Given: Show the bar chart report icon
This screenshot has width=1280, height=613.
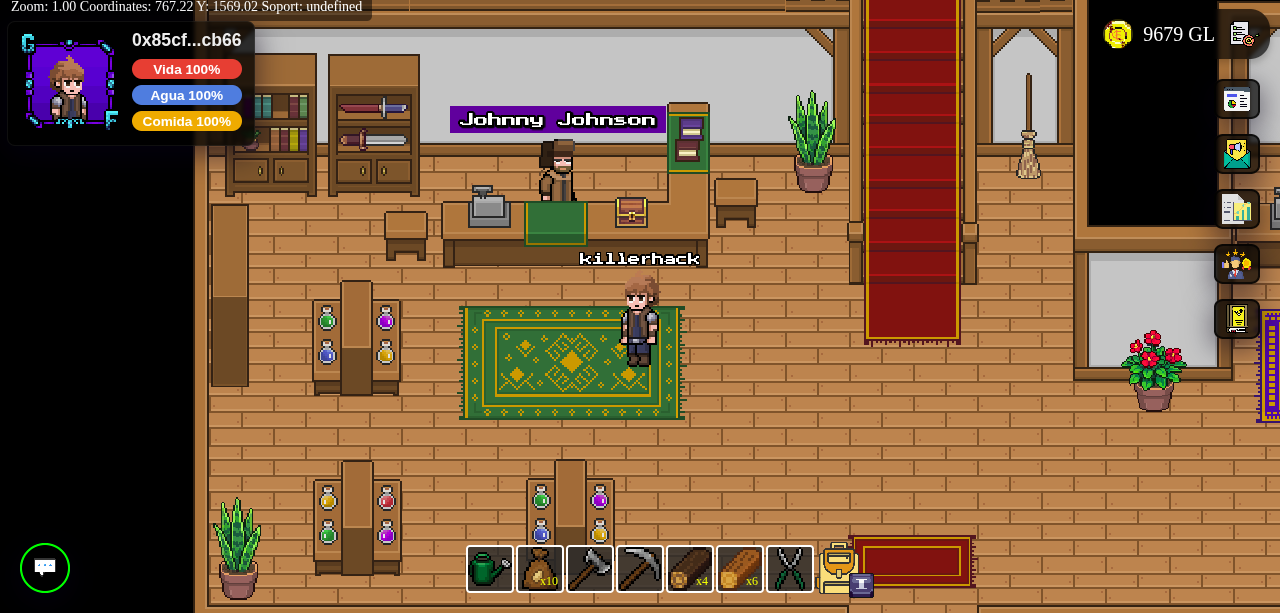Looking at the screenshot, I should (x=1237, y=209).
